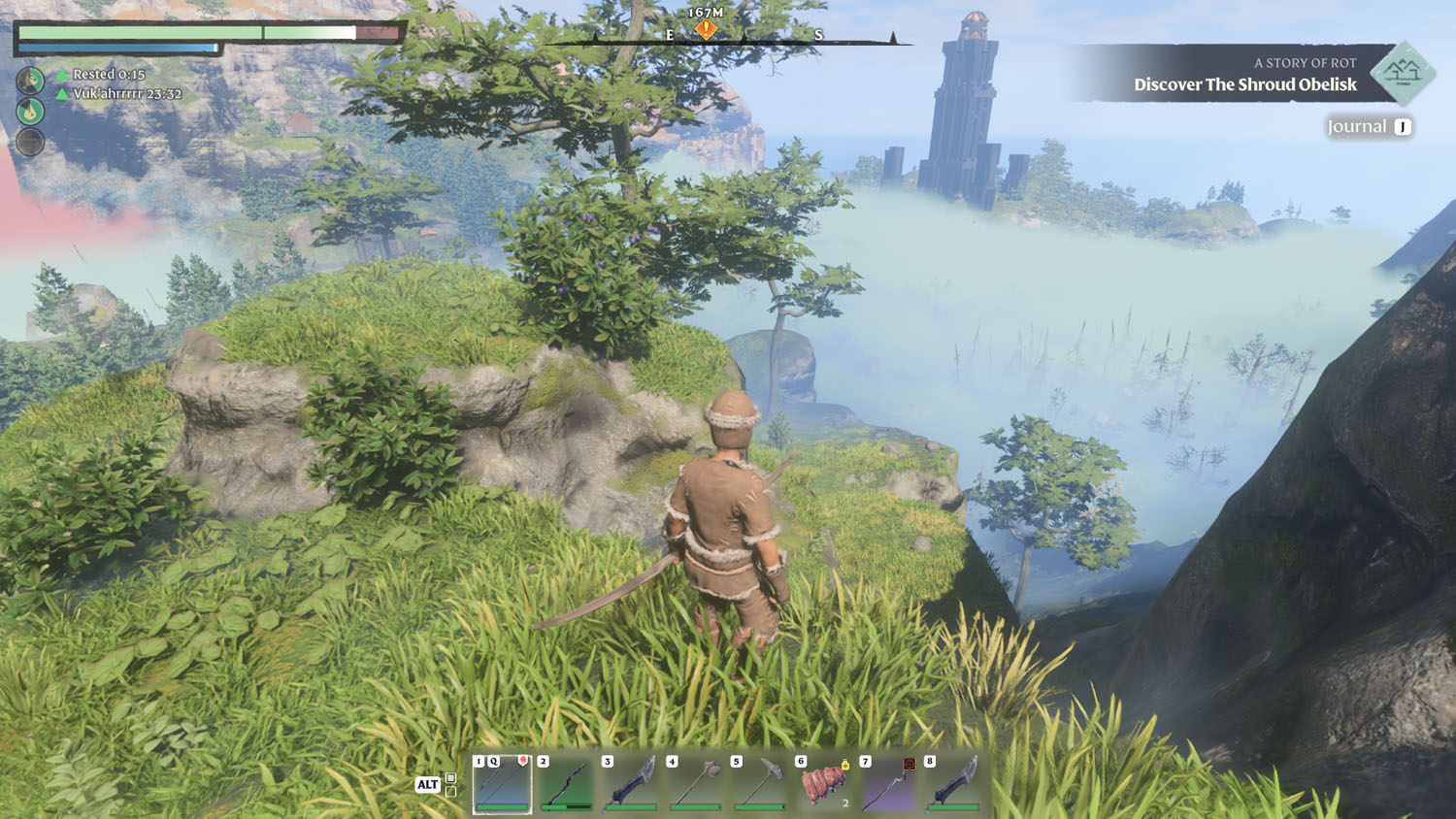Viewport: 1456px width, 819px height.
Task: Choose the blade in hotbar slot 8
Action: click(x=953, y=783)
